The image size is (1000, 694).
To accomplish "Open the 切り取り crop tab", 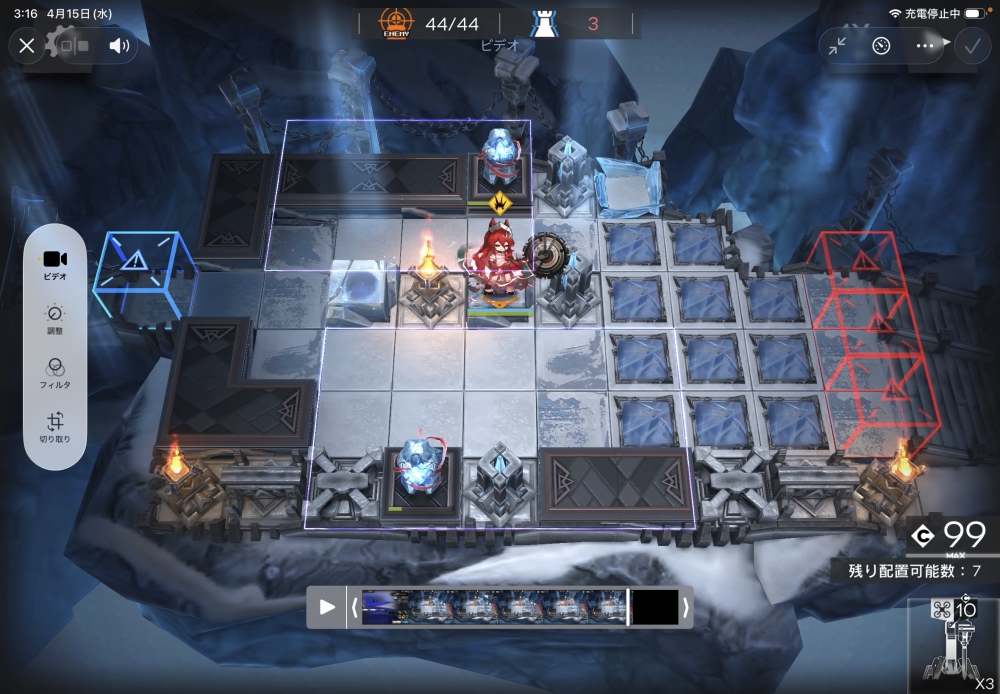I will click(55, 427).
